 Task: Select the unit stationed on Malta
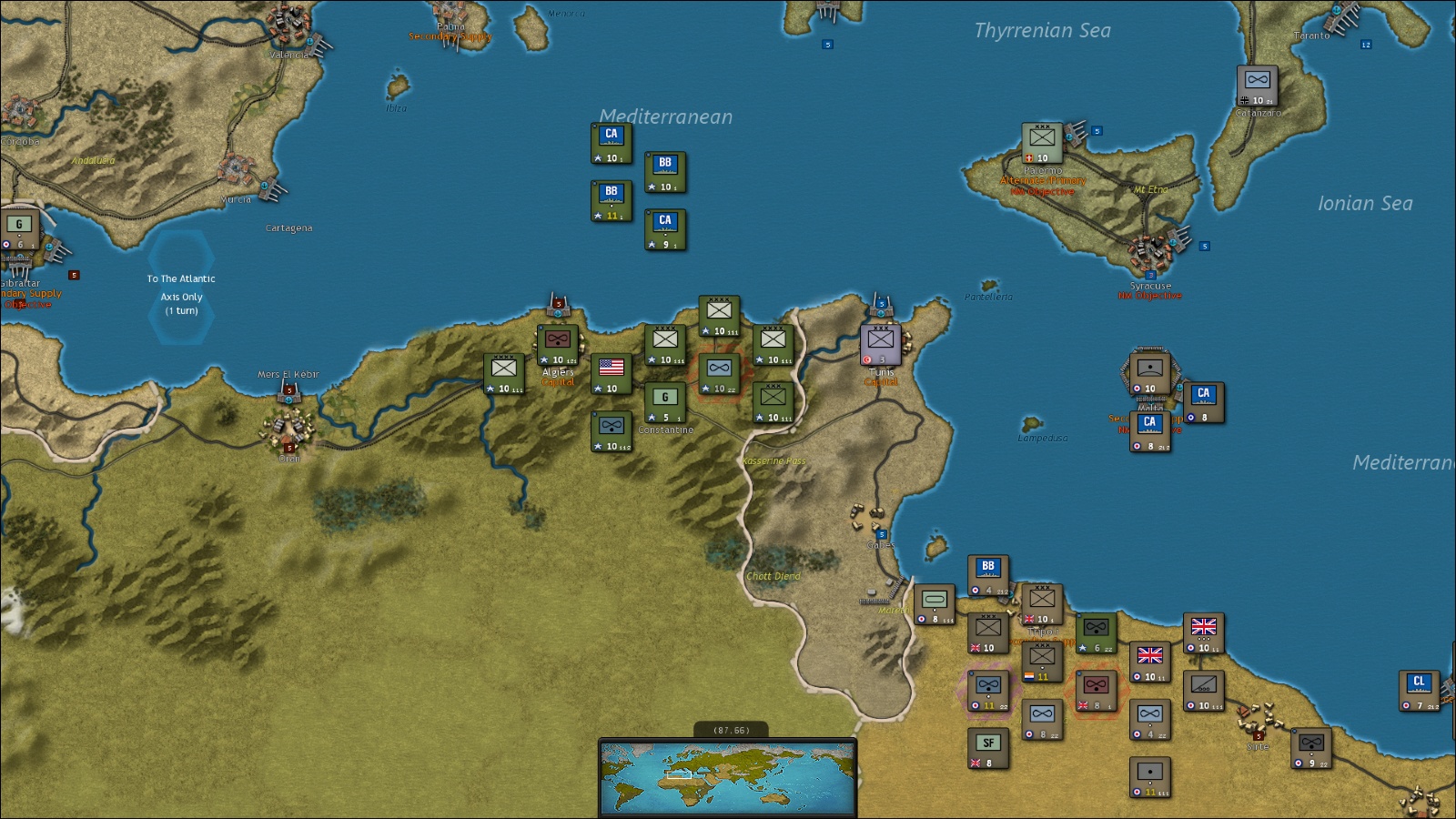1149,373
